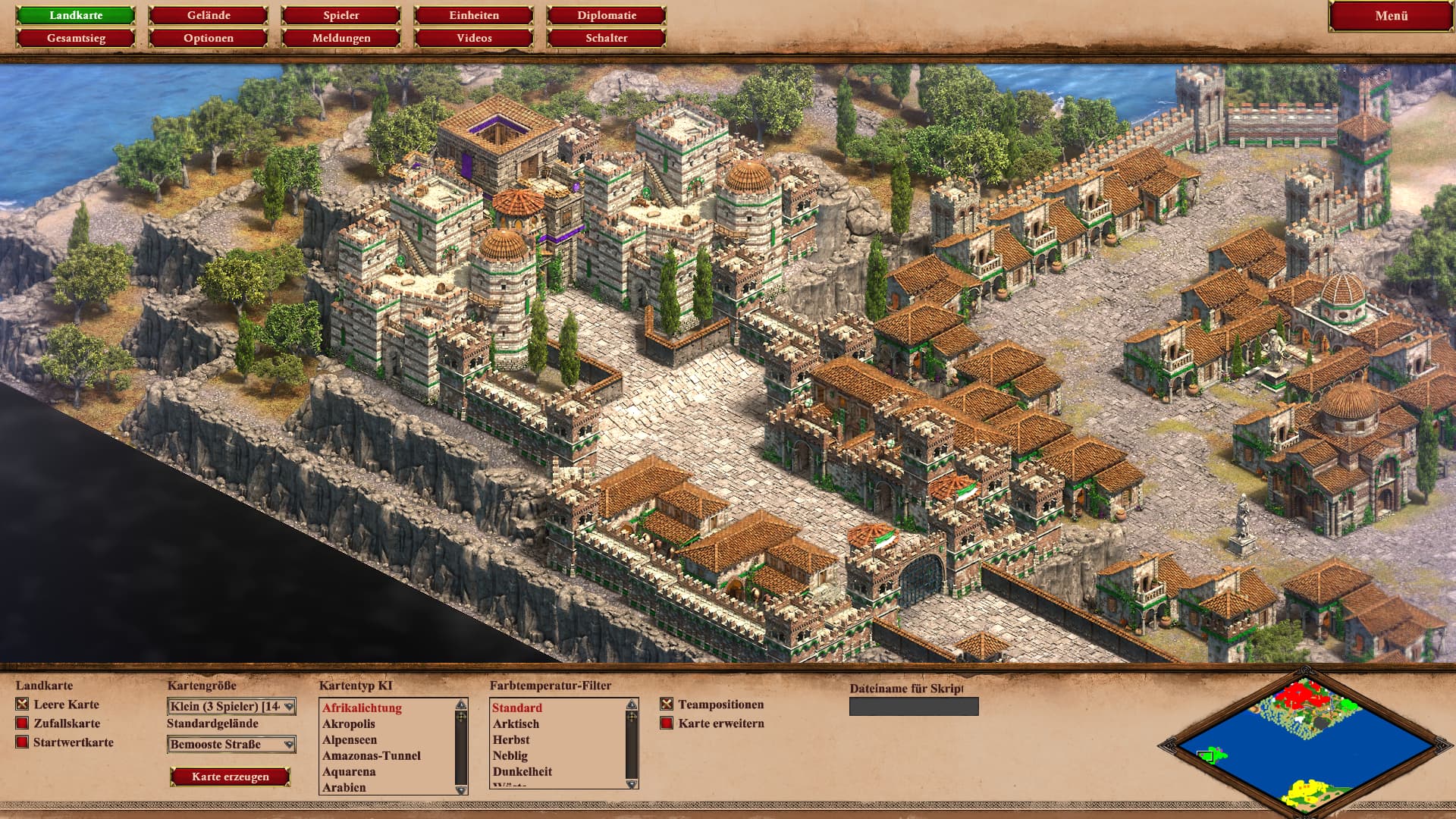Viewport: 1456px width, 819px height.
Task: Open the Meldungen tab
Action: point(341,38)
